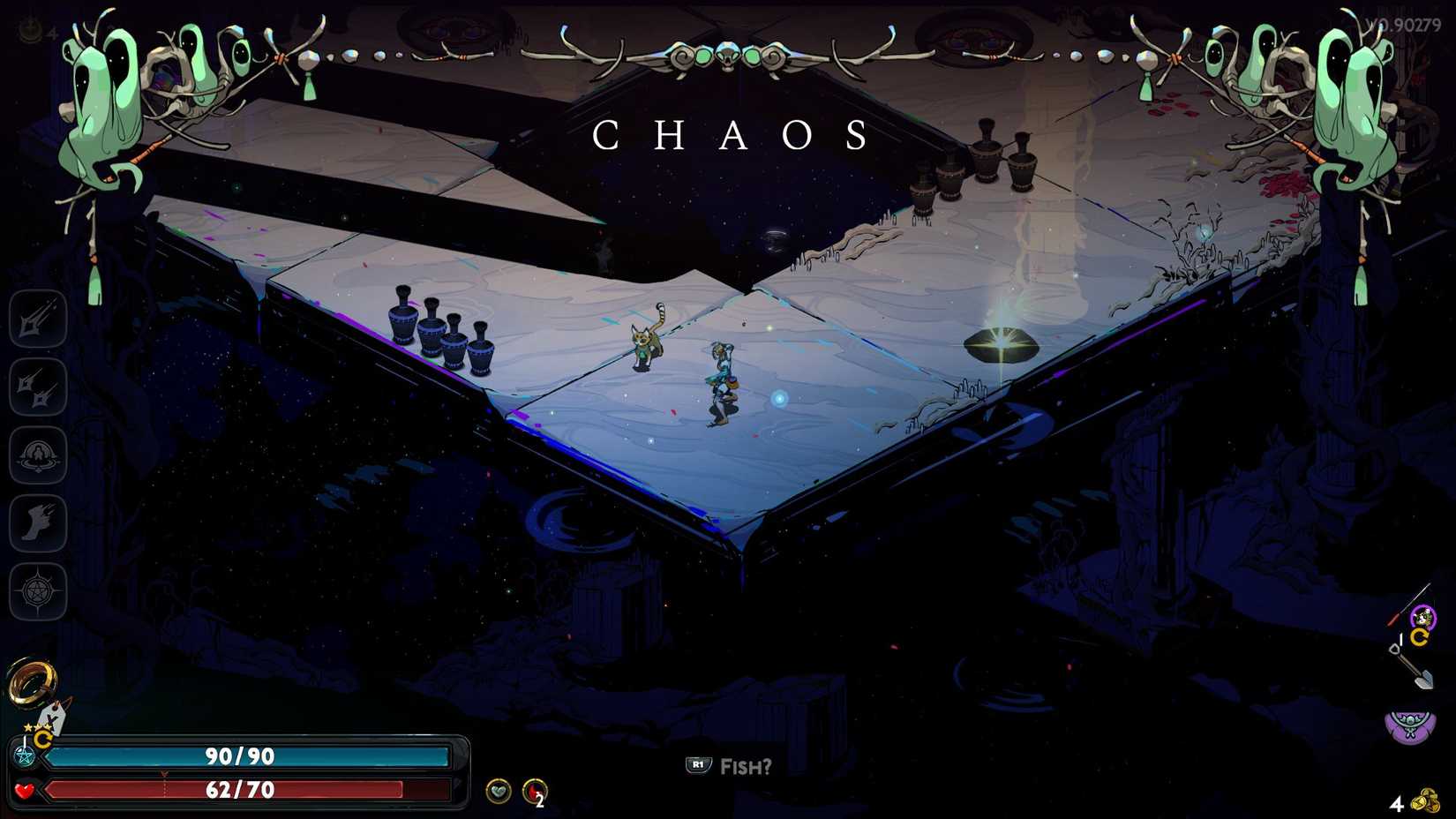Click the Death Defiance heart icon
This screenshot has width=1456, height=819.
tap(499, 793)
